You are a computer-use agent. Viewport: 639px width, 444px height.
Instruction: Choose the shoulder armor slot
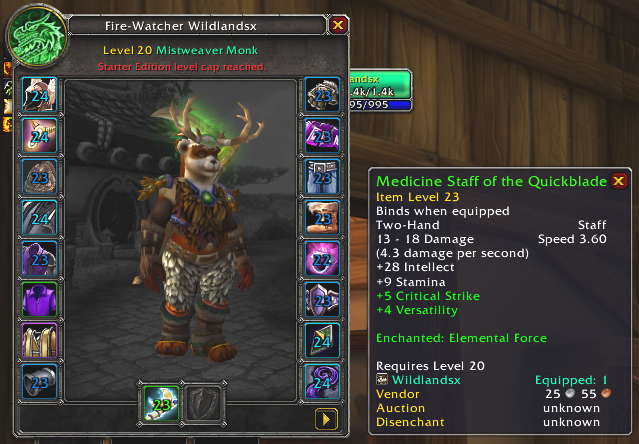(41, 178)
